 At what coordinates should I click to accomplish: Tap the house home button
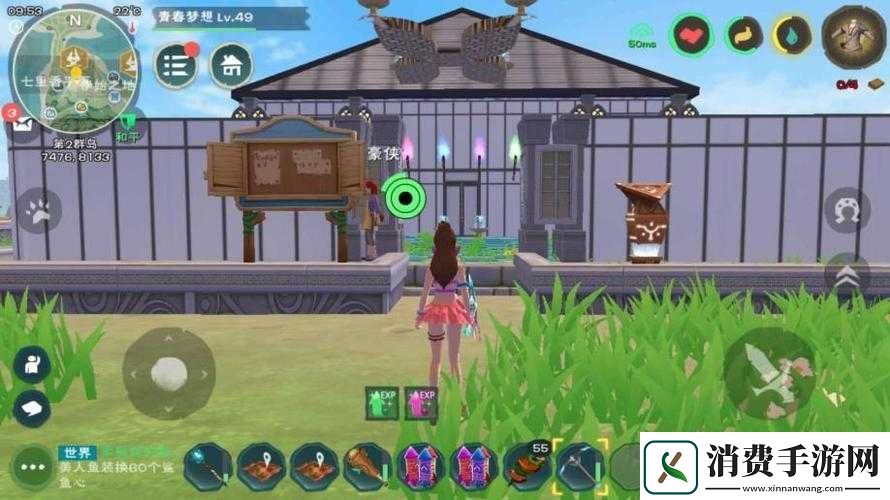231,65
